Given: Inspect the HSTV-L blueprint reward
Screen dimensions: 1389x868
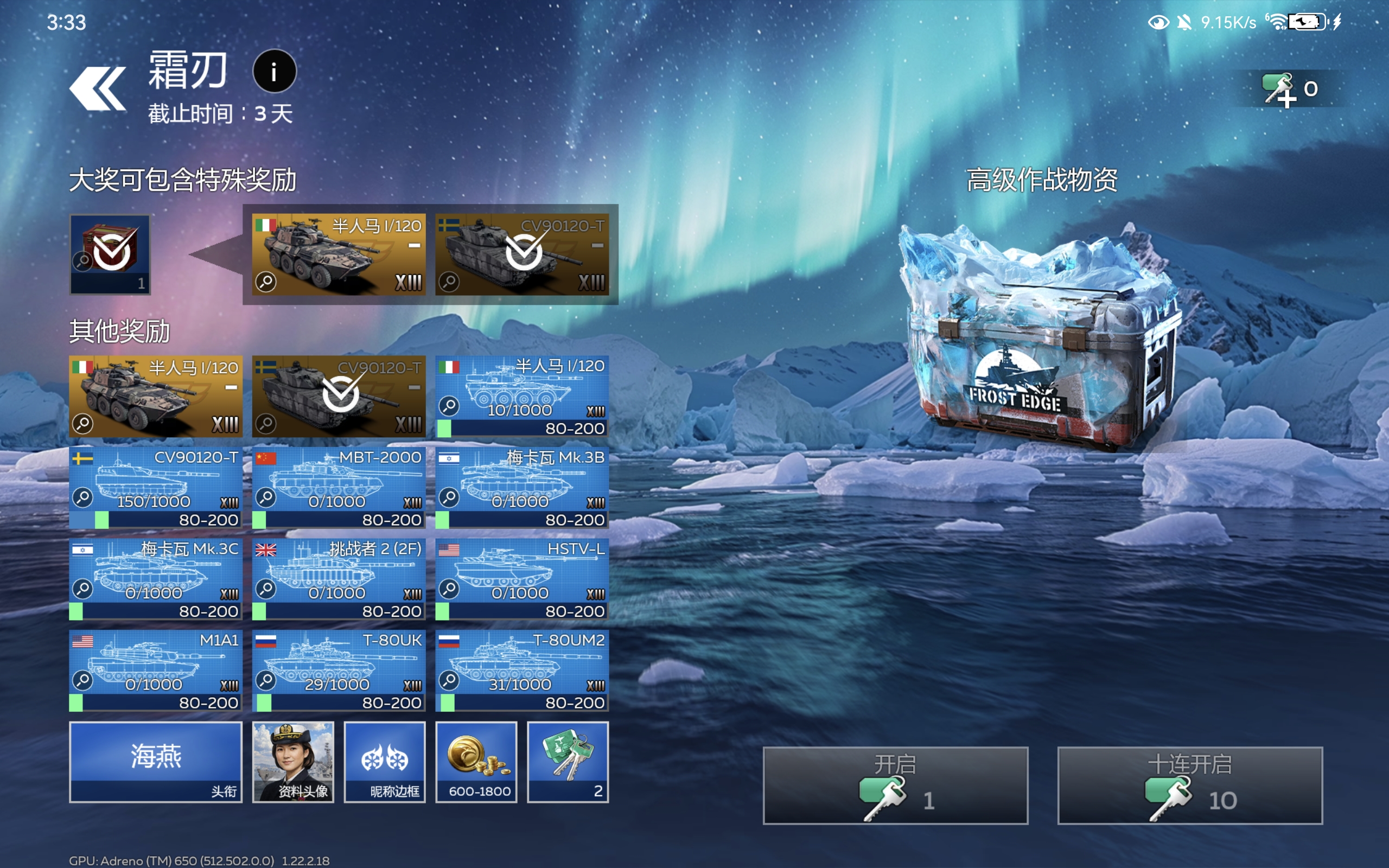Looking at the screenshot, I should [x=522, y=578].
